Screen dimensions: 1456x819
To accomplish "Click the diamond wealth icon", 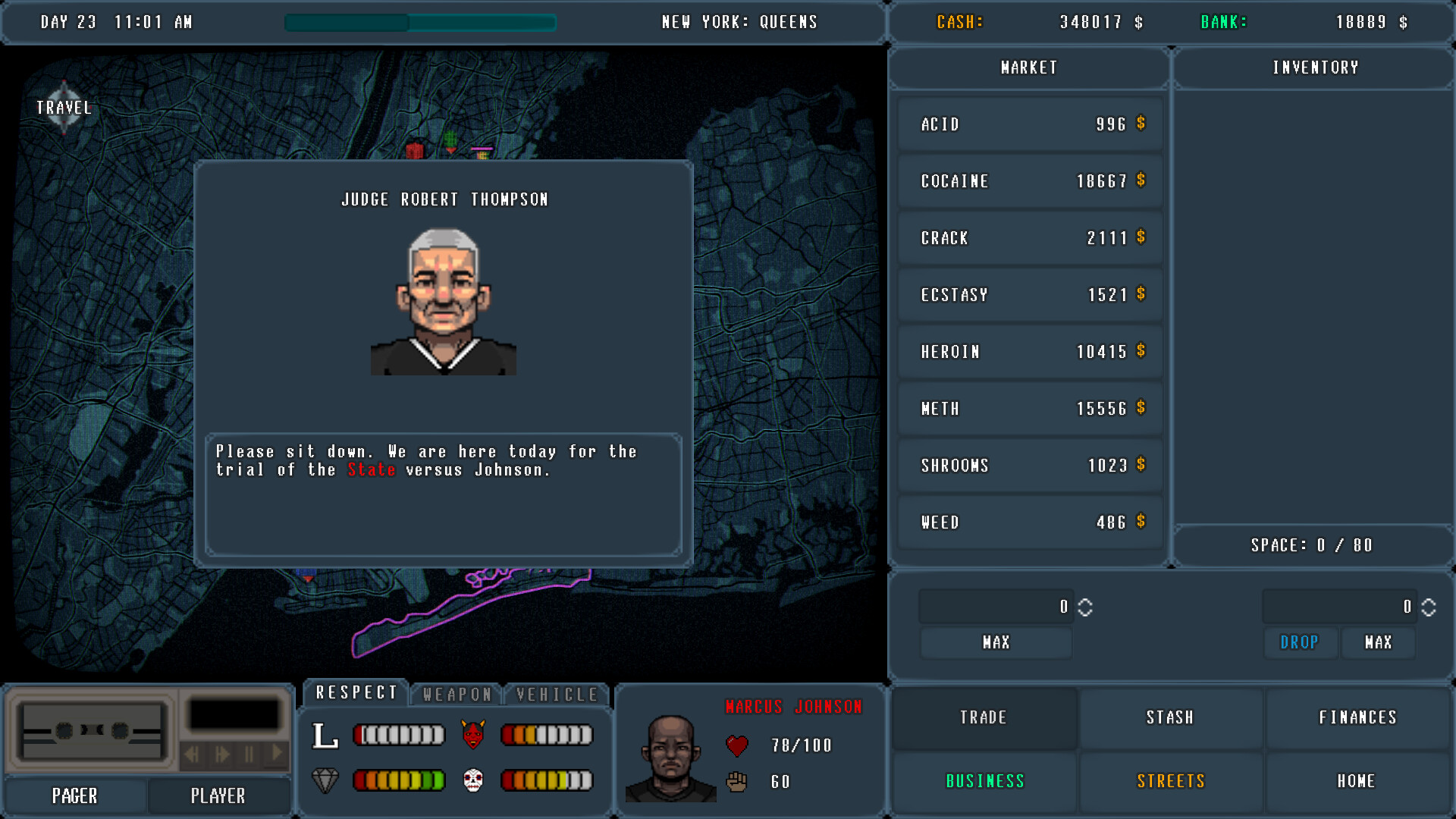I will coord(326,781).
